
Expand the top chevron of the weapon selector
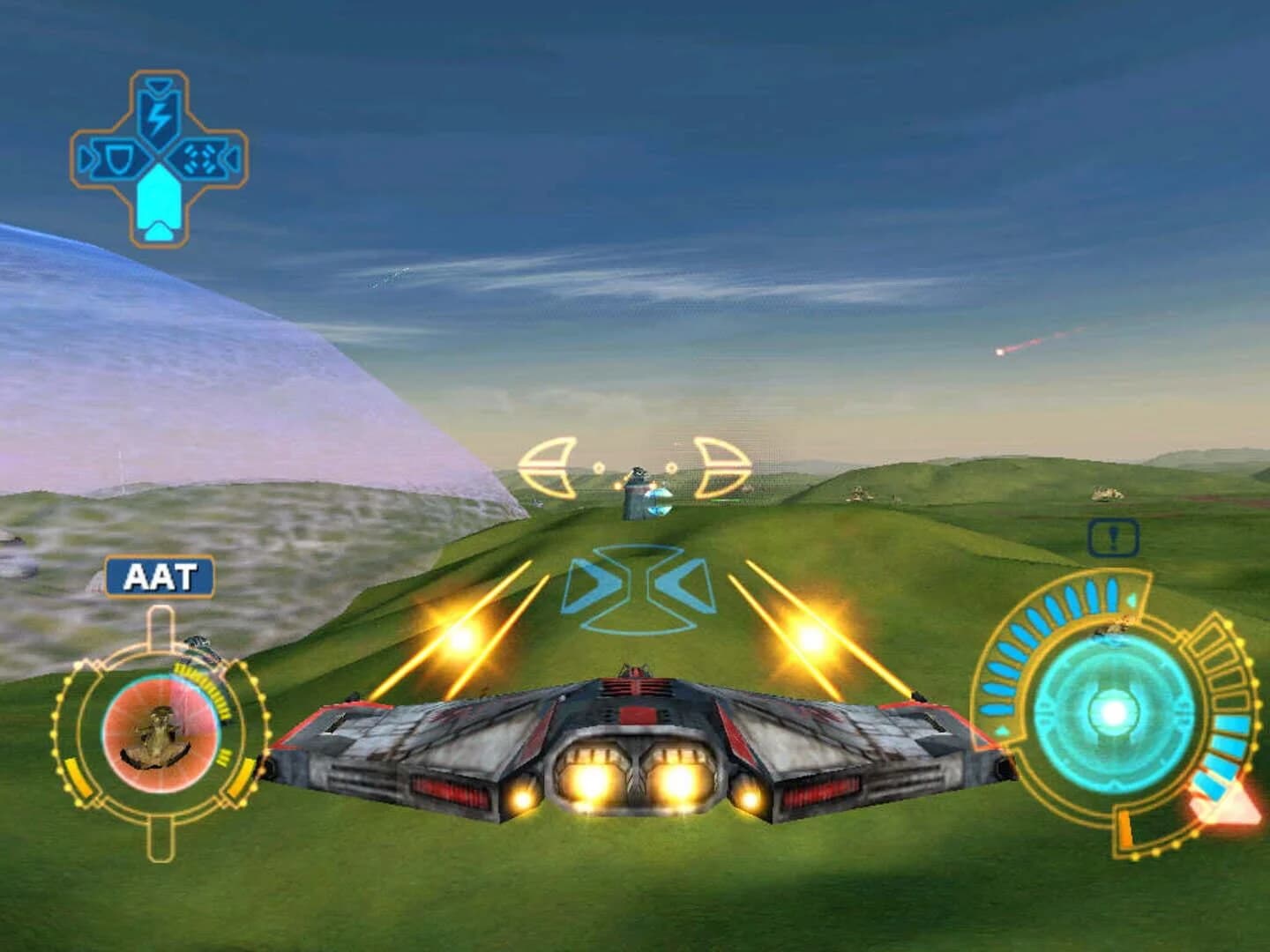[160, 86]
